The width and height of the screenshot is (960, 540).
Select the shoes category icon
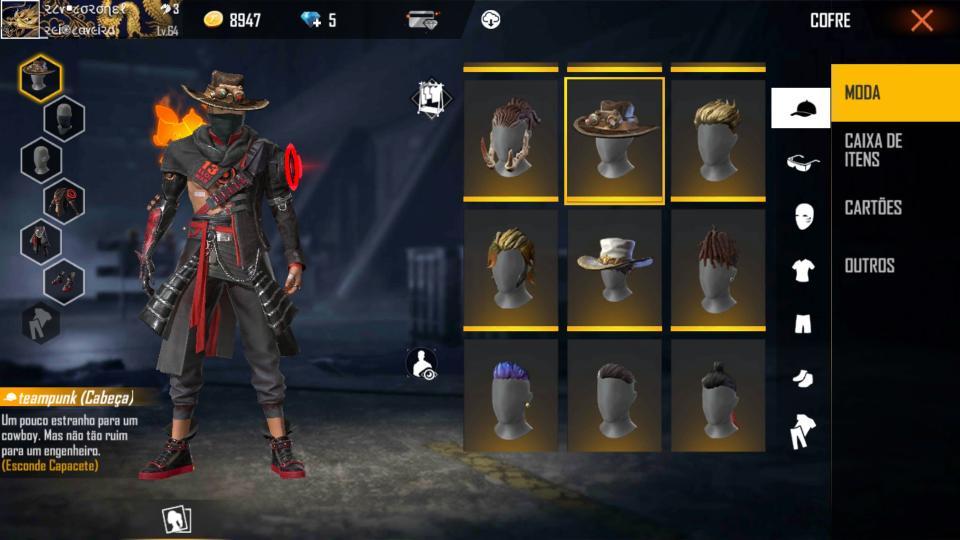(802, 378)
